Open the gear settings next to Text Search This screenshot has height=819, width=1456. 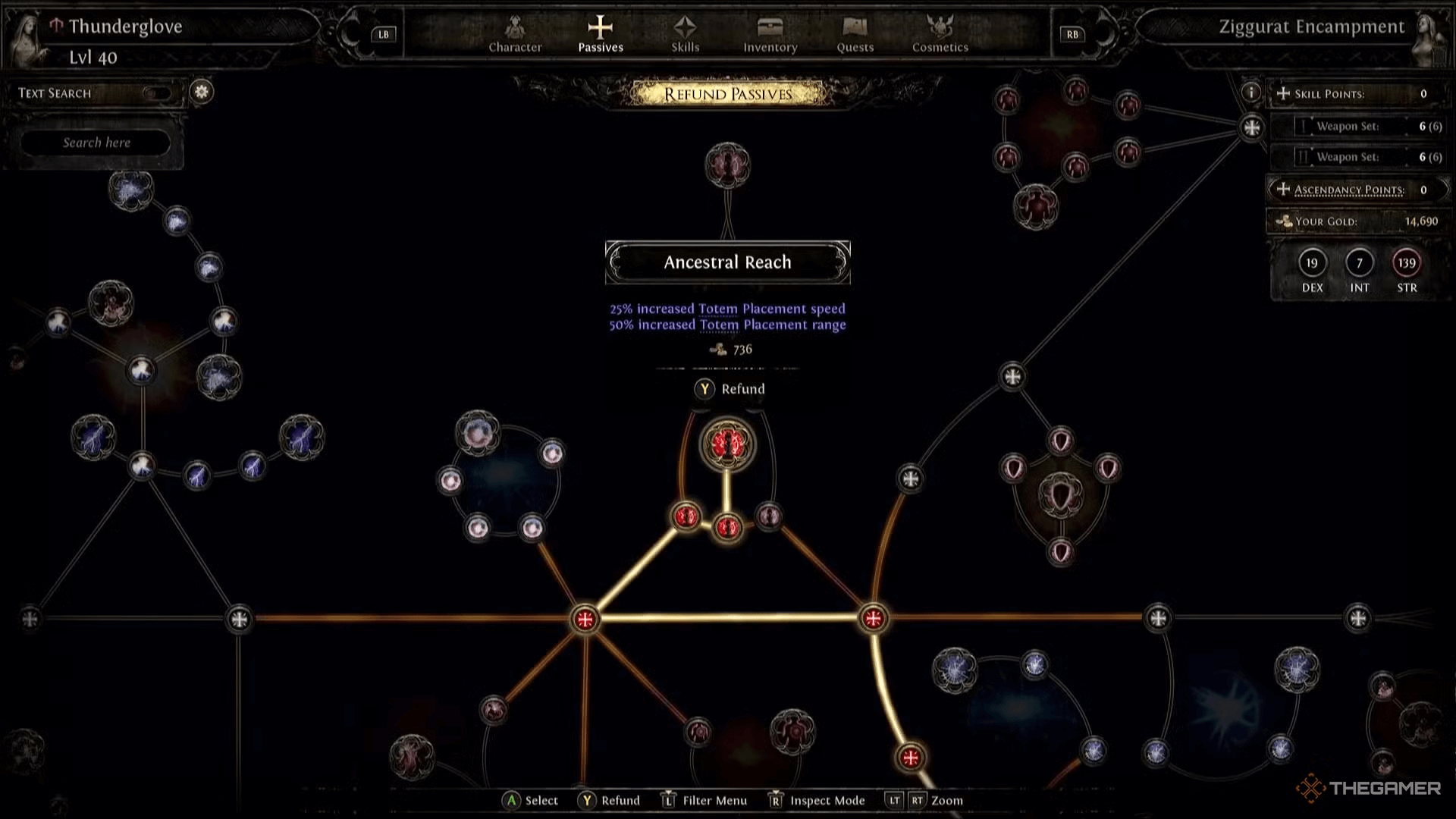coord(202,92)
